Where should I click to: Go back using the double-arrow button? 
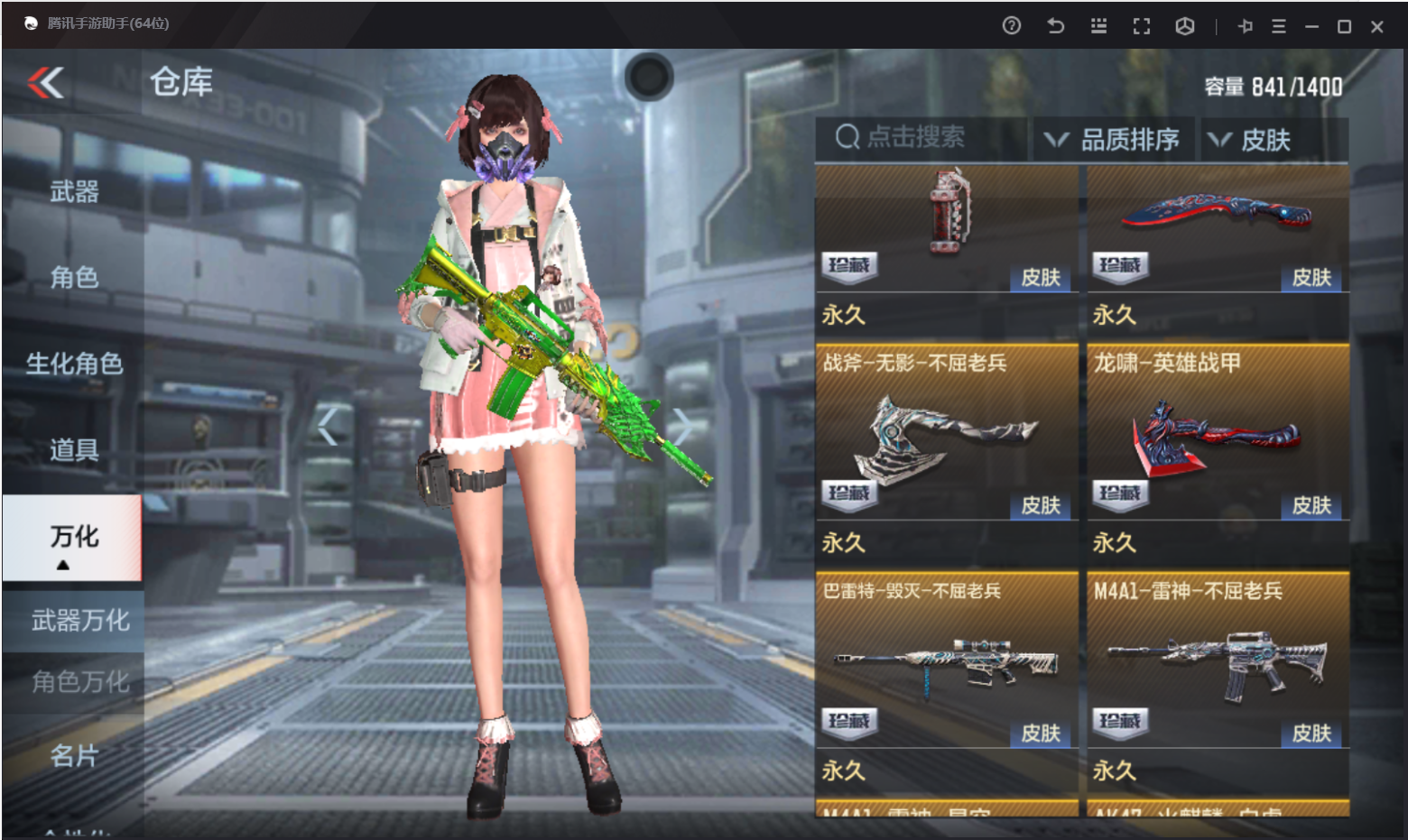(x=46, y=83)
